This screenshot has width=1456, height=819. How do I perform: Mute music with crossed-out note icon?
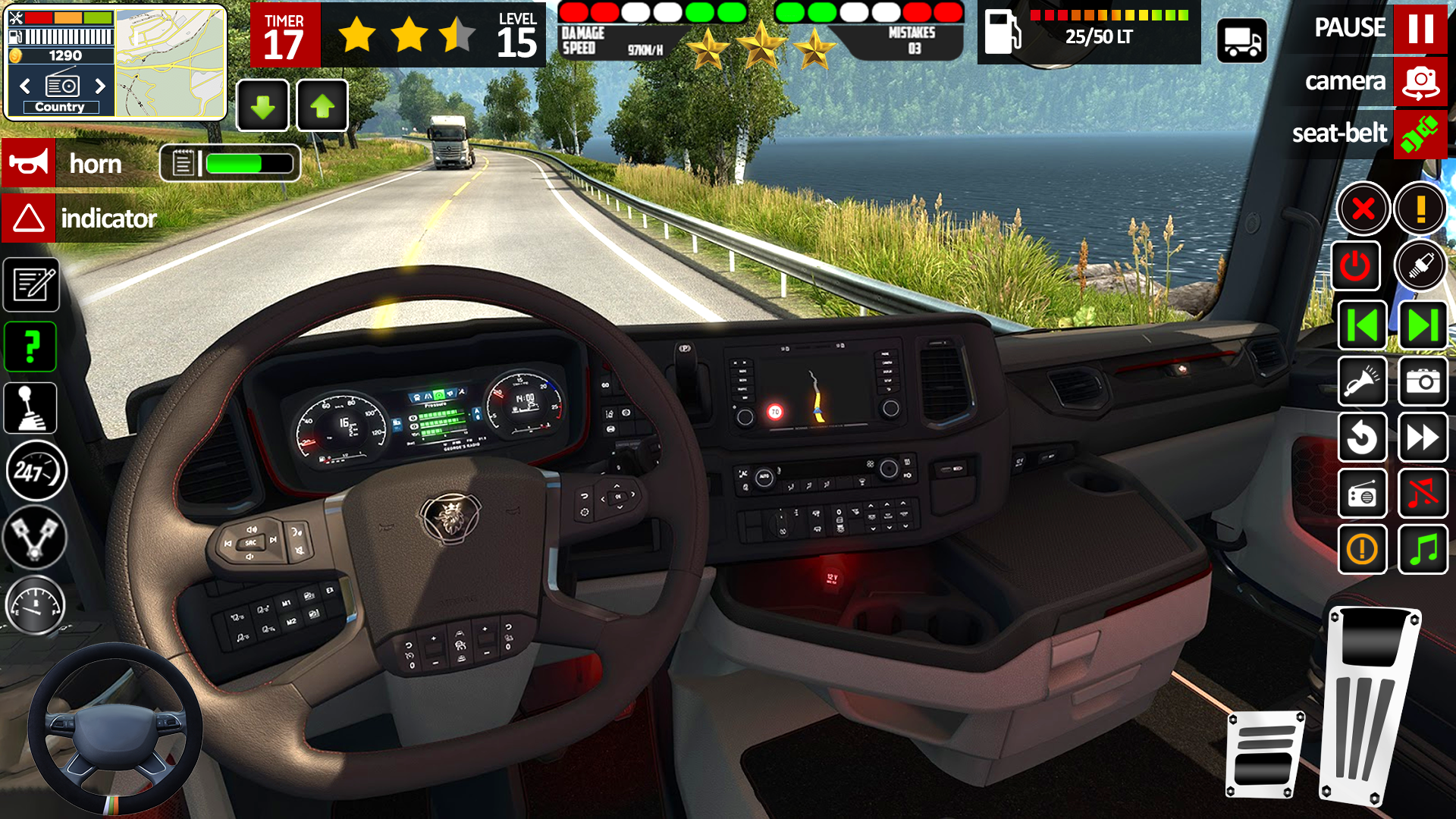[x=1423, y=494]
